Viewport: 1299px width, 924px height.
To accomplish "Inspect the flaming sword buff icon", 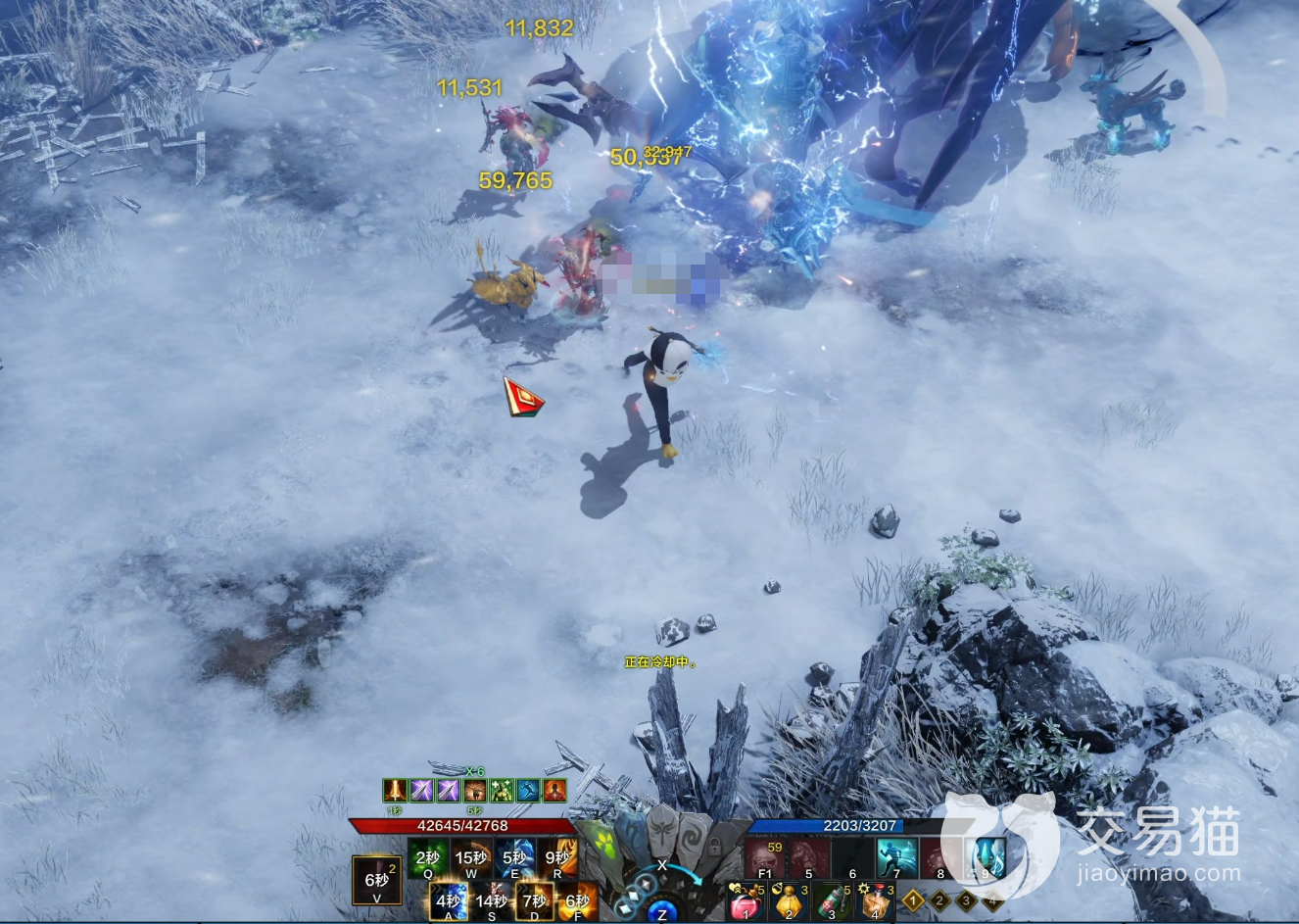I will (x=395, y=790).
